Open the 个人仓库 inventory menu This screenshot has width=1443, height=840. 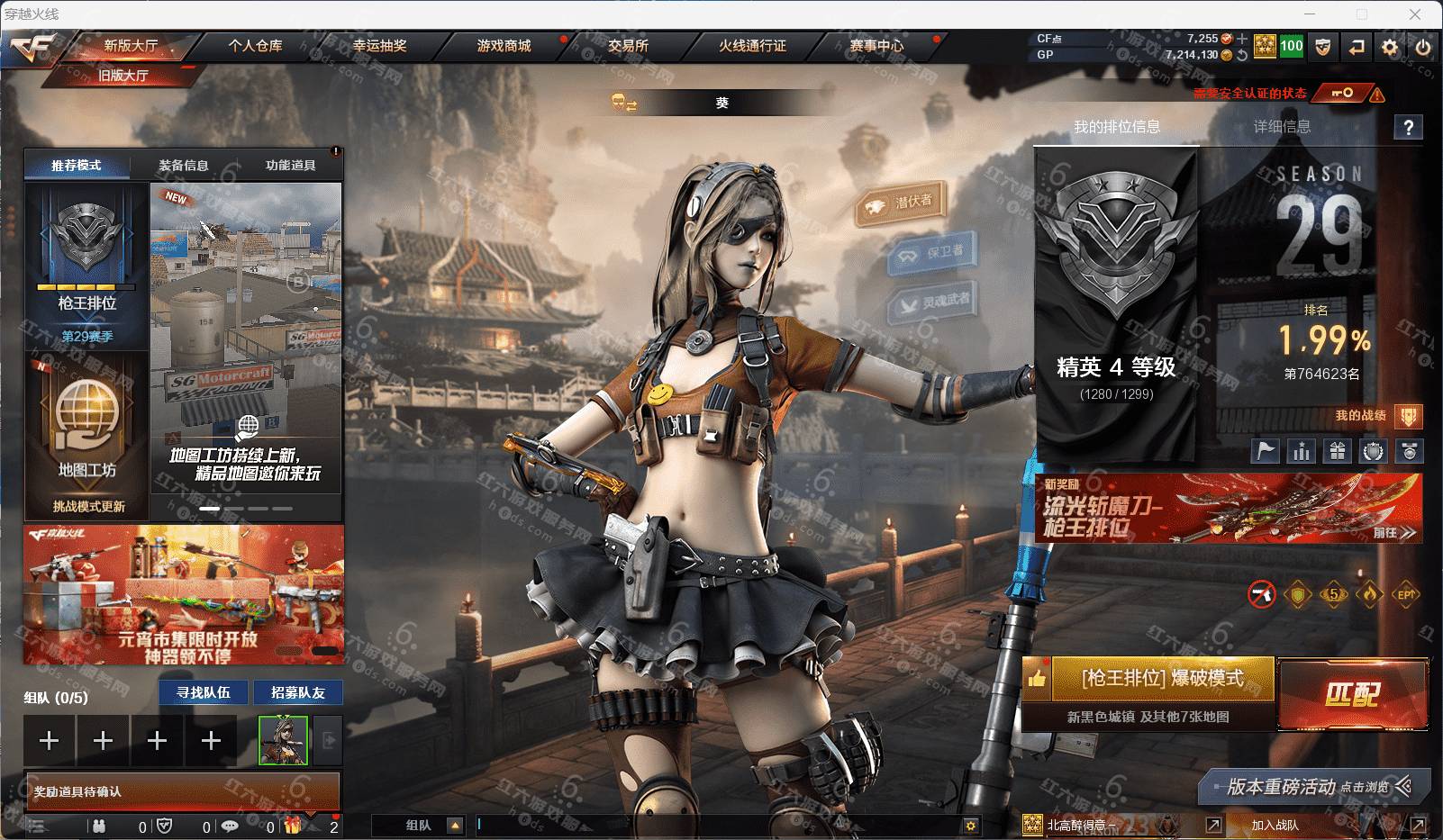pyautogui.click(x=255, y=45)
